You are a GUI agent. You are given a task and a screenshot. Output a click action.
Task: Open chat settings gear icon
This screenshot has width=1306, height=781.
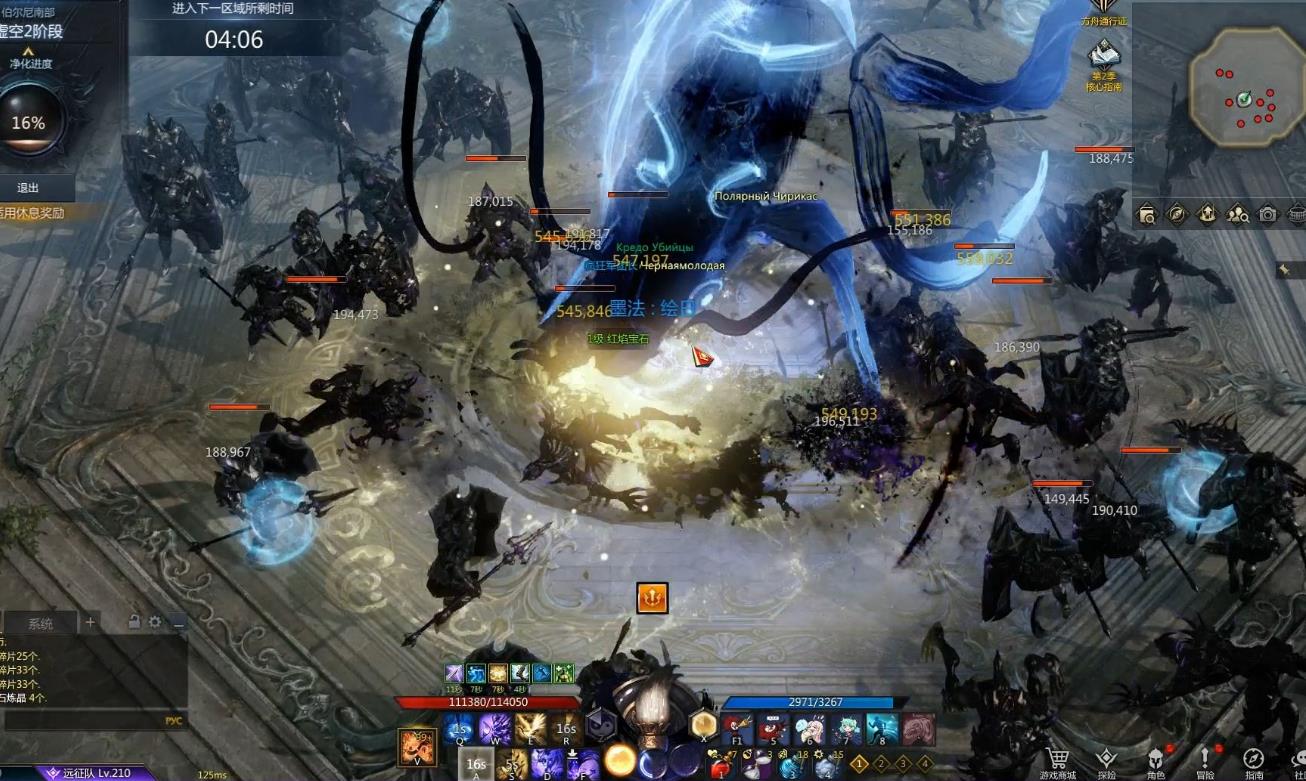155,622
